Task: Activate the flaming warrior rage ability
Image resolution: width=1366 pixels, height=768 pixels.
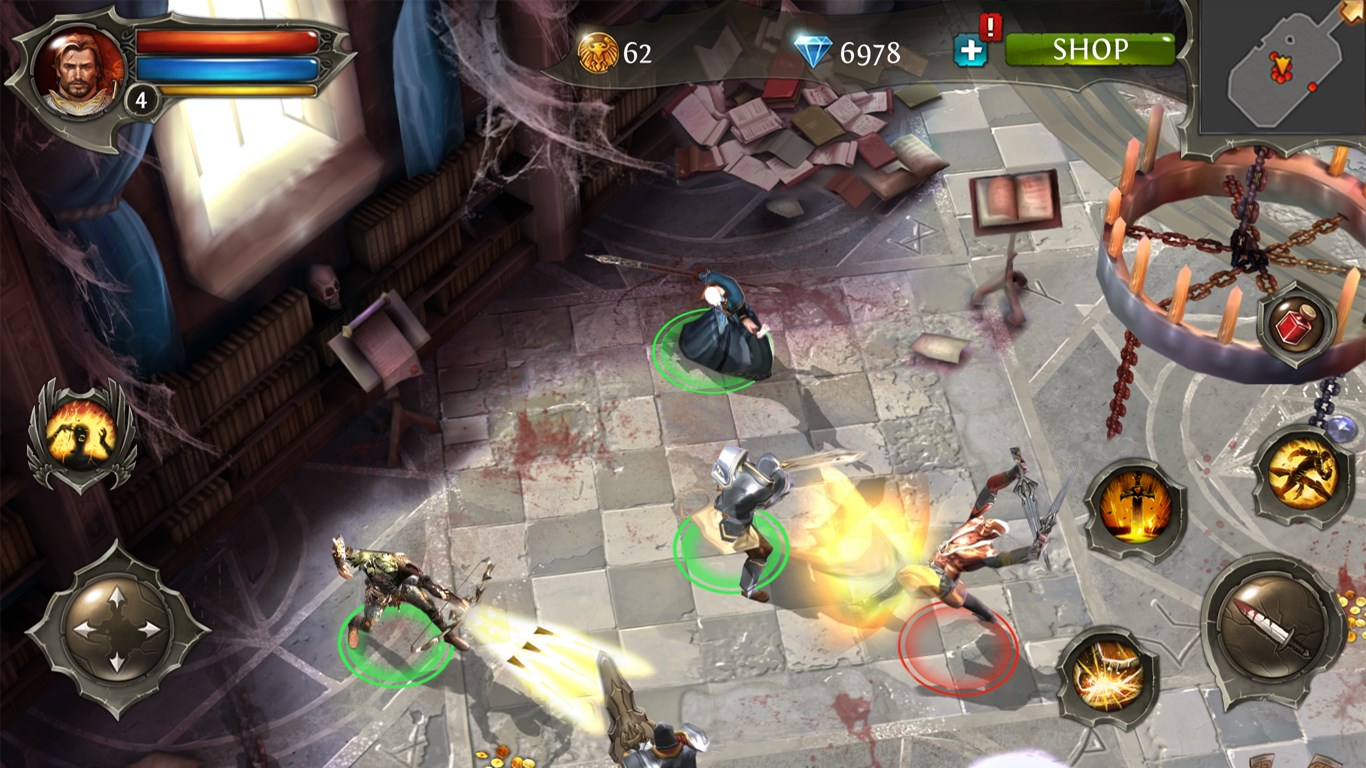Action: tap(81, 435)
